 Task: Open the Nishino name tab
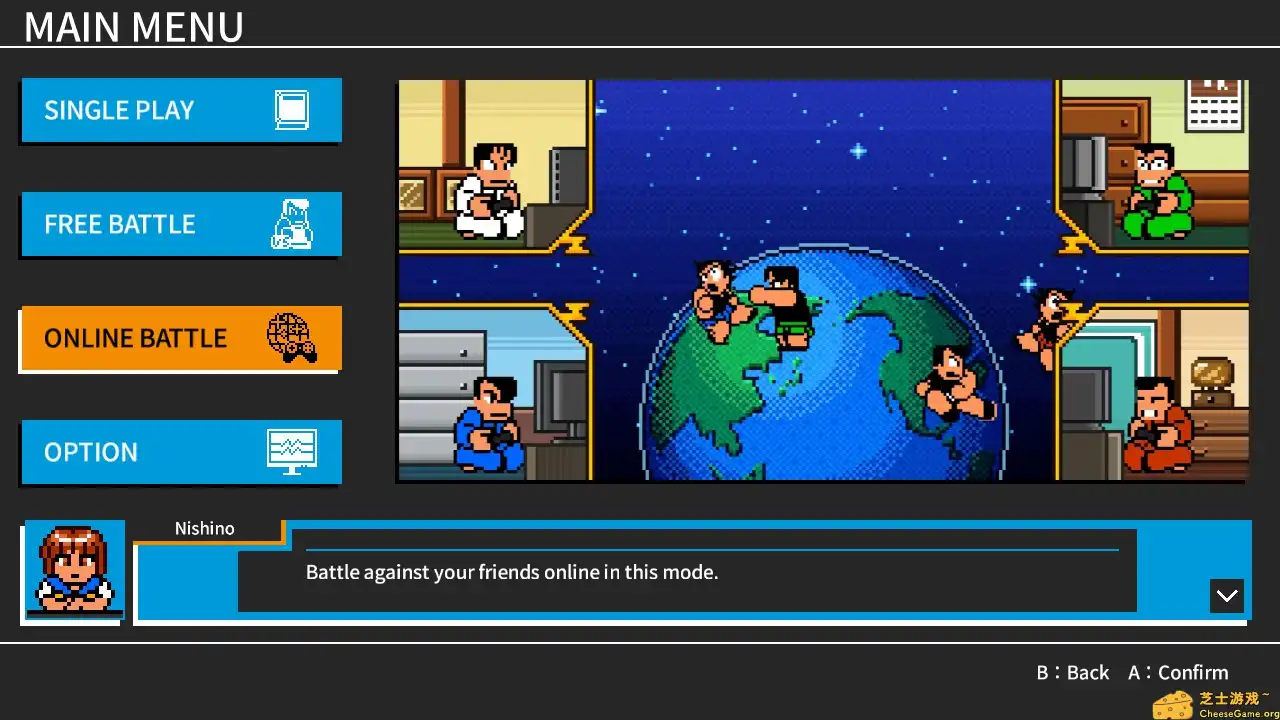point(205,528)
